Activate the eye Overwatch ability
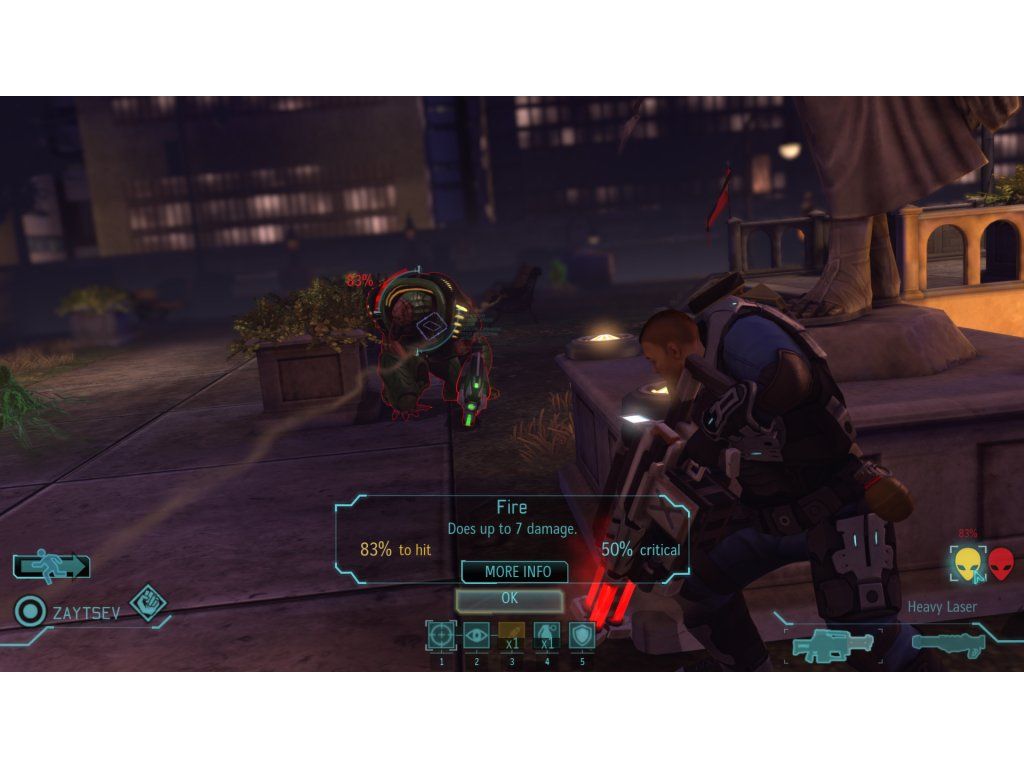 477,635
